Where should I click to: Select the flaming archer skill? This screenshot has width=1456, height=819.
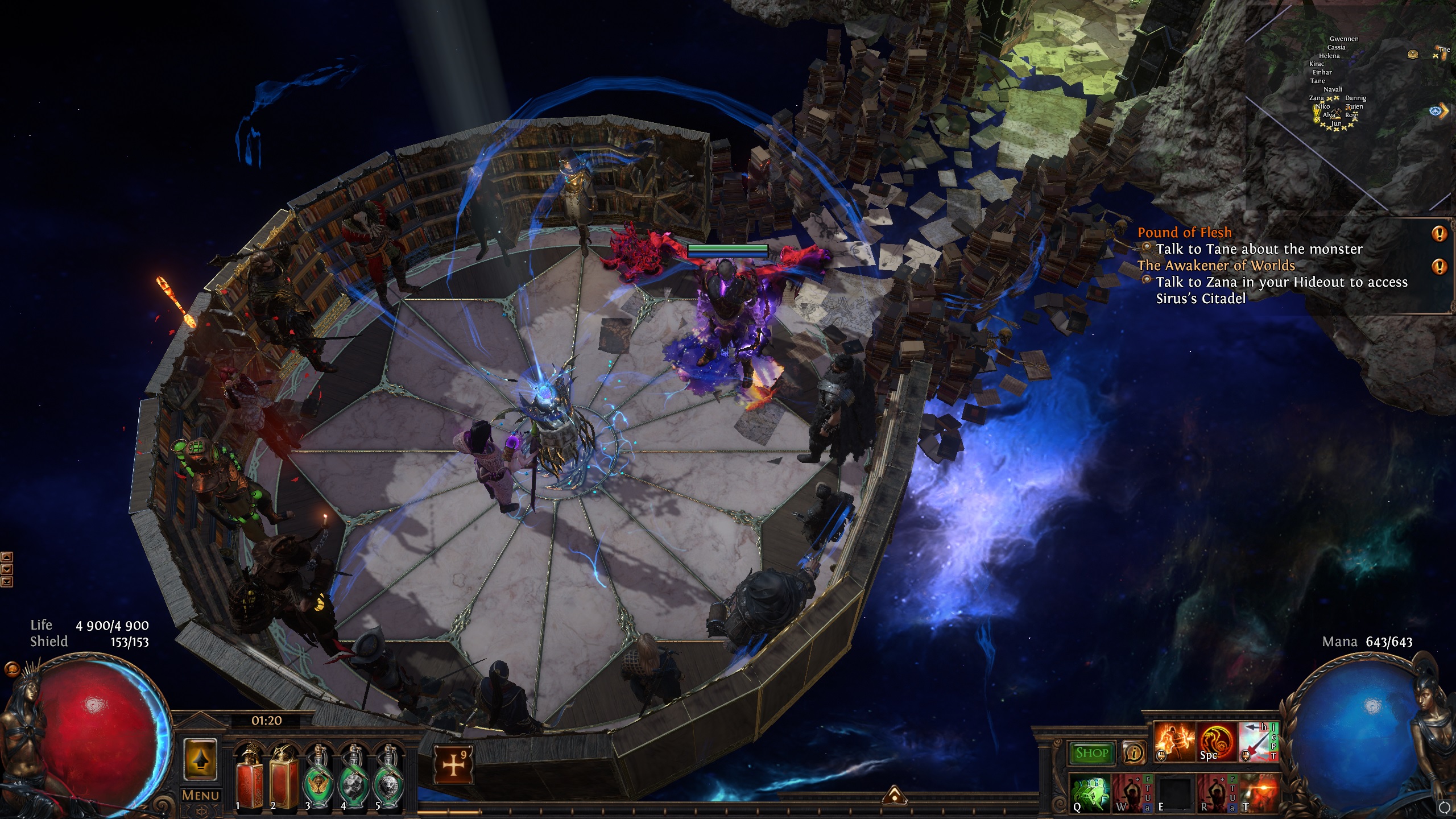click(x=1174, y=742)
